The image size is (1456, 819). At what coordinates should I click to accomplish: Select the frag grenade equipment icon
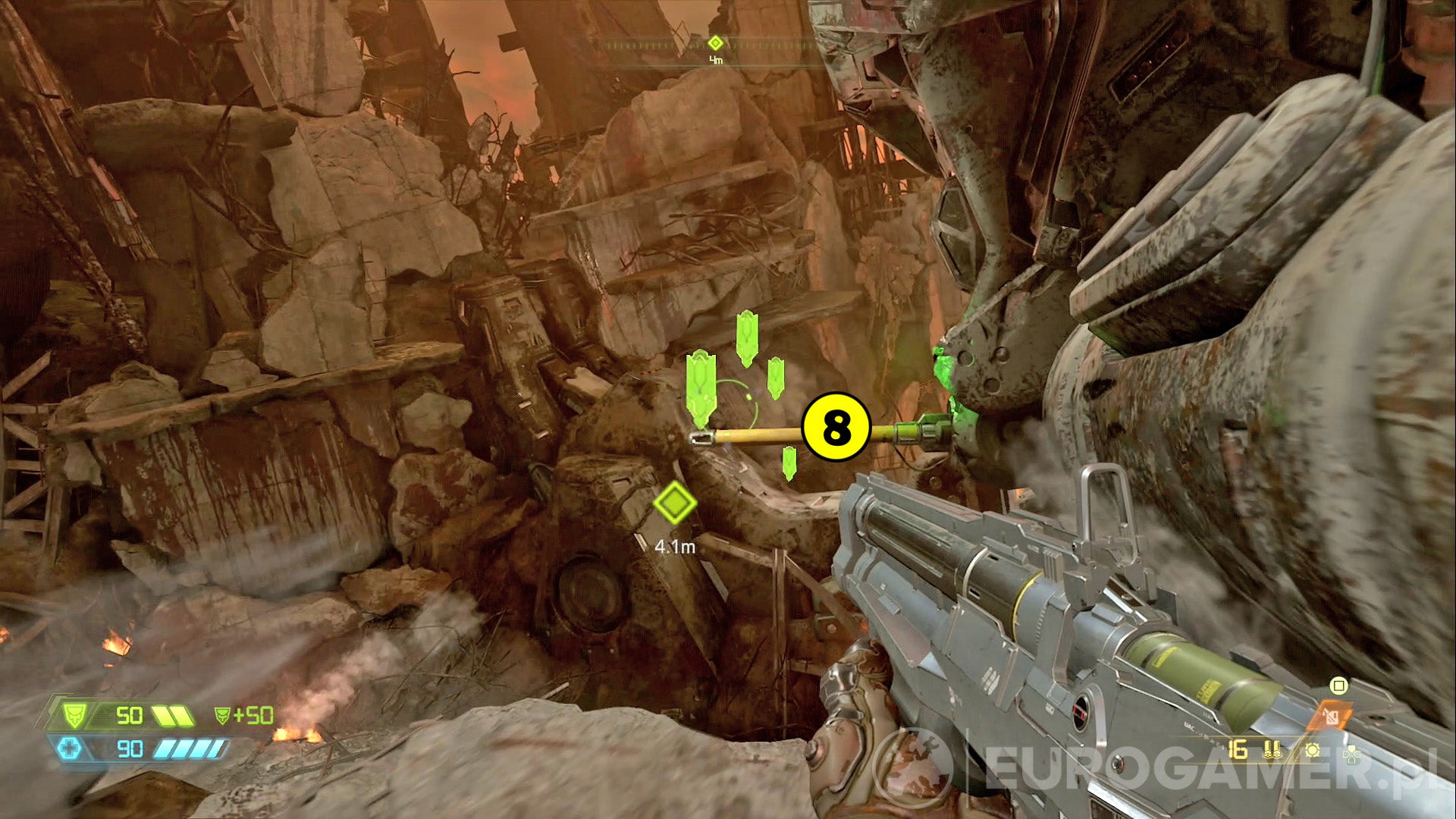click(x=1312, y=748)
